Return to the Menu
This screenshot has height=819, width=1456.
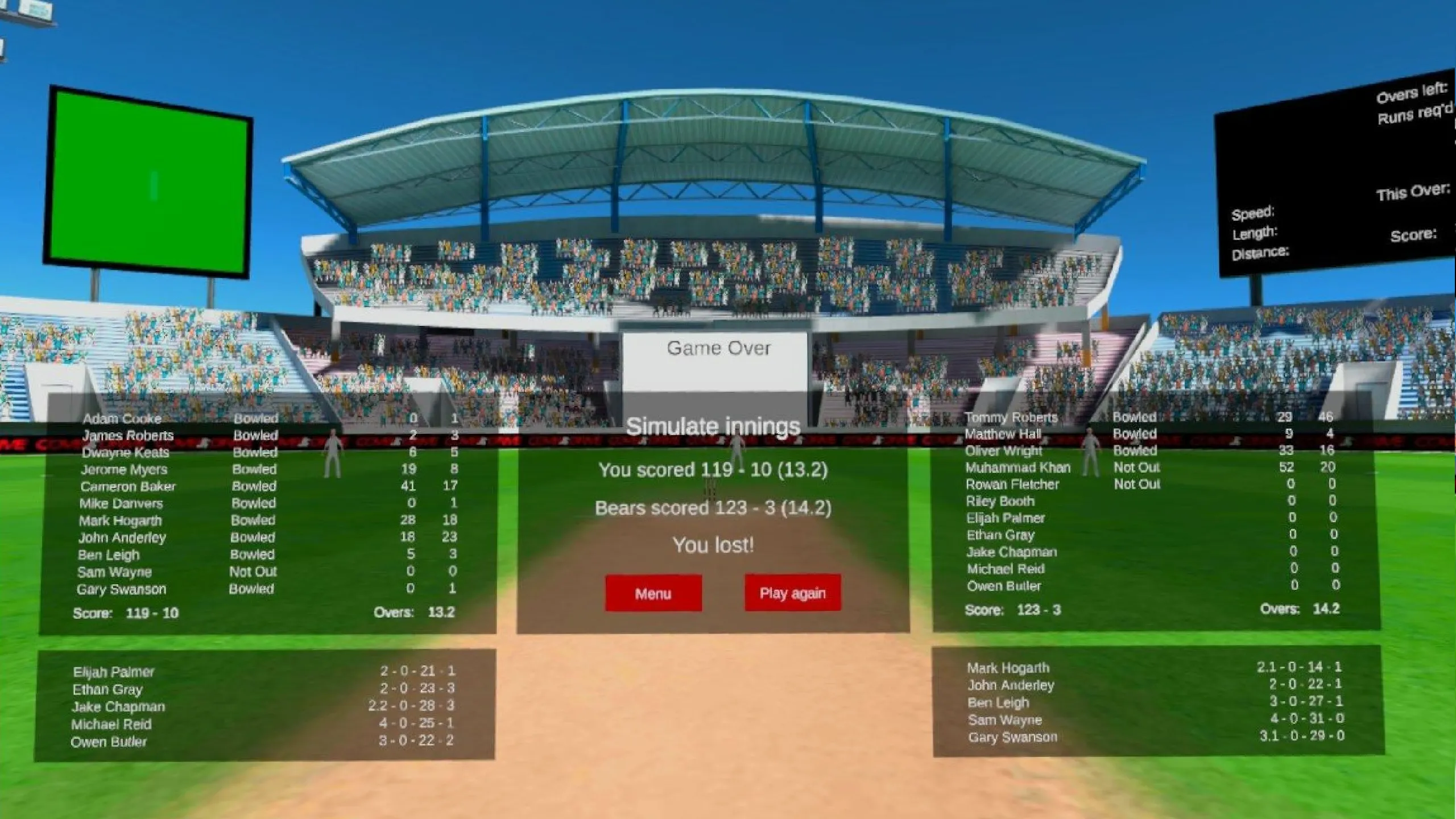point(653,593)
